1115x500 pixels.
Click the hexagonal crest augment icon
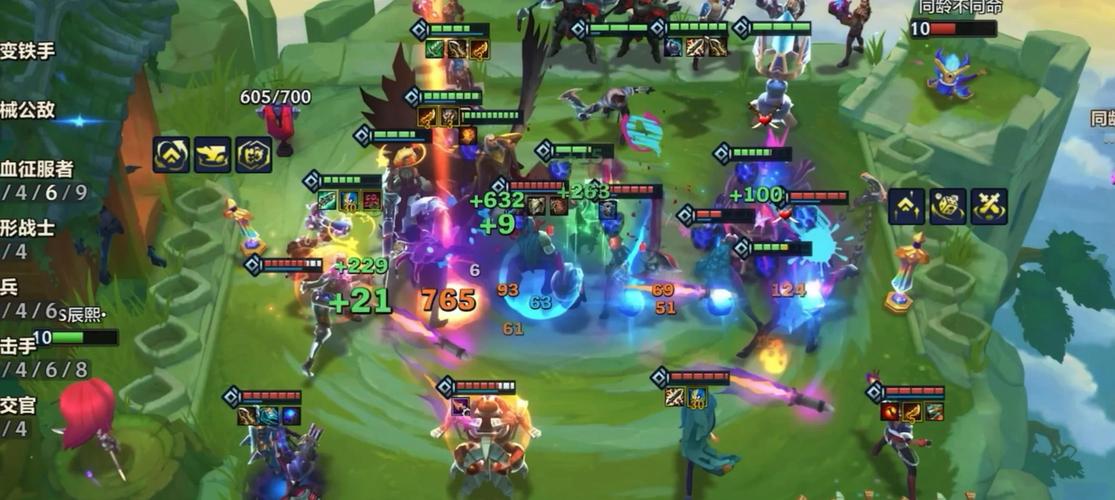[x=254, y=155]
